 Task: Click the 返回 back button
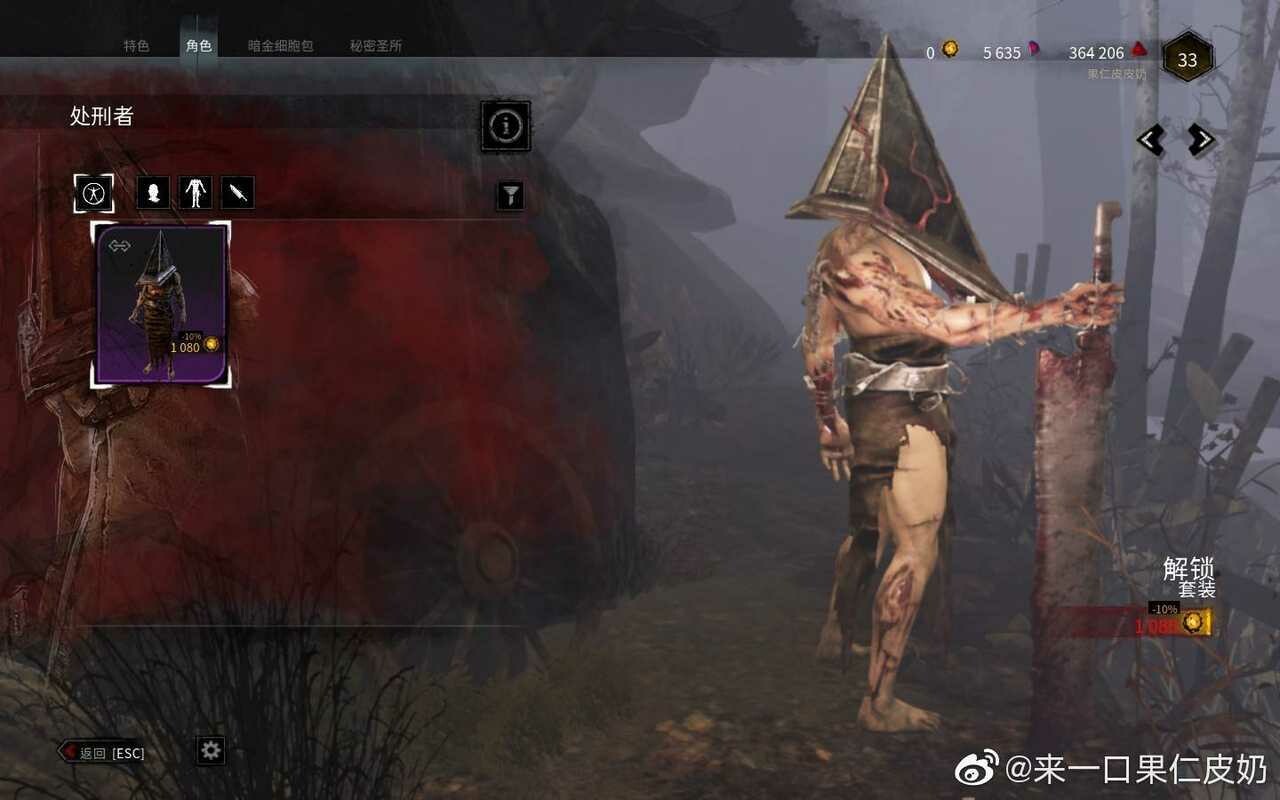[102, 753]
